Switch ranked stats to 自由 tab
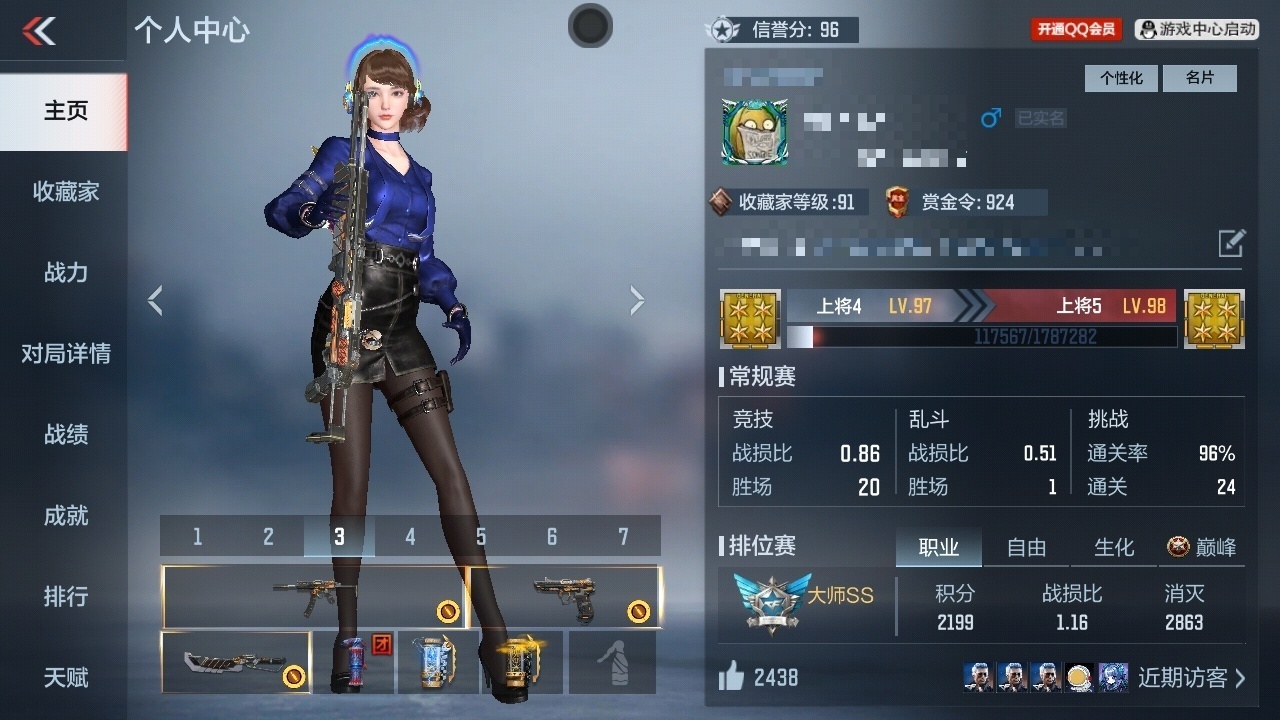The width and height of the screenshot is (1280, 720). tap(1026, 547)
